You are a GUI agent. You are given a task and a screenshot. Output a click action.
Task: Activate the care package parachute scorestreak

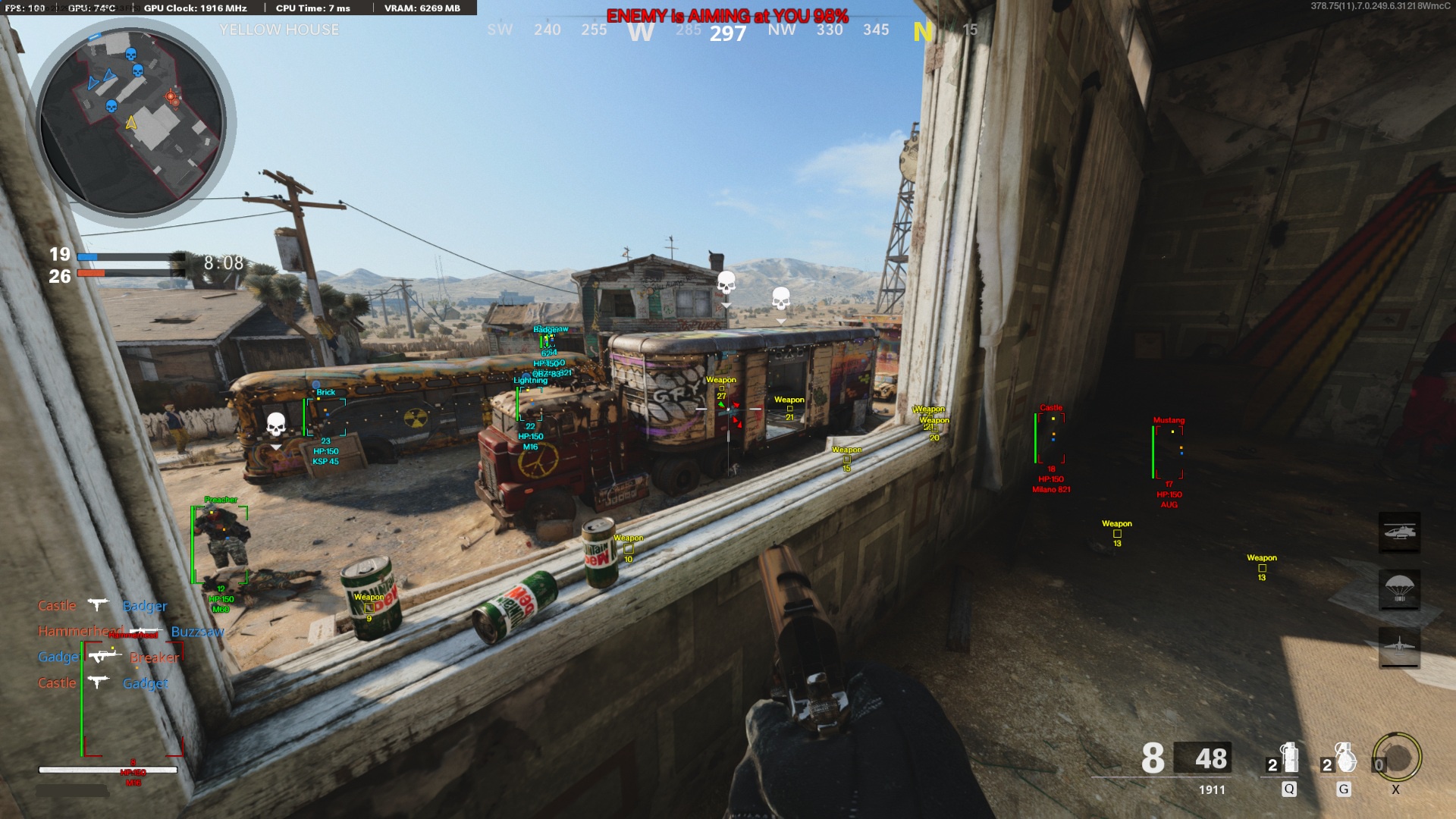tap(1399, 590)
